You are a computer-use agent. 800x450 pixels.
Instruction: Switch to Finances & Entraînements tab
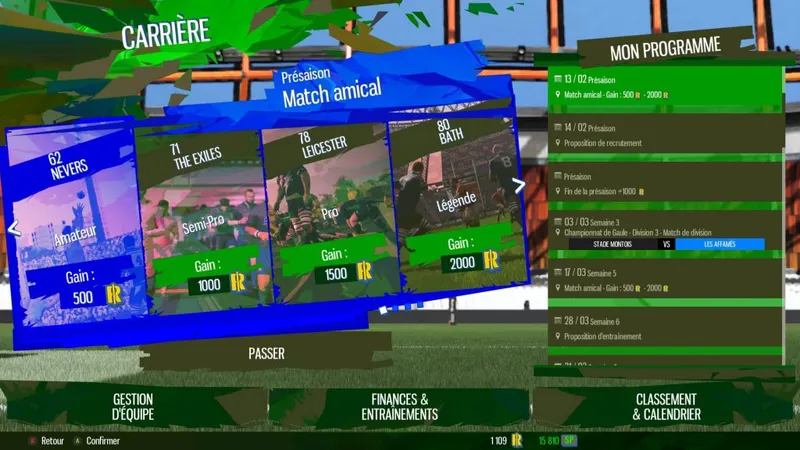point(398,406)
